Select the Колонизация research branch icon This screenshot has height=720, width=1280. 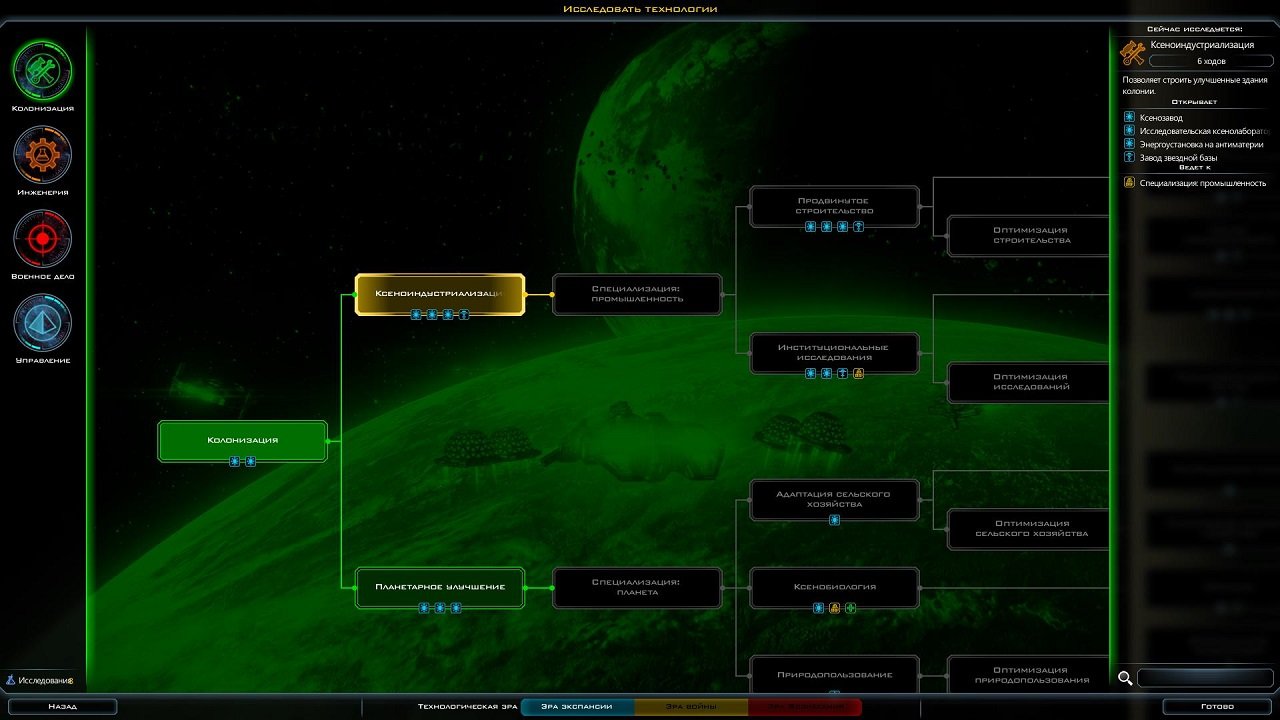pos(41,69)
